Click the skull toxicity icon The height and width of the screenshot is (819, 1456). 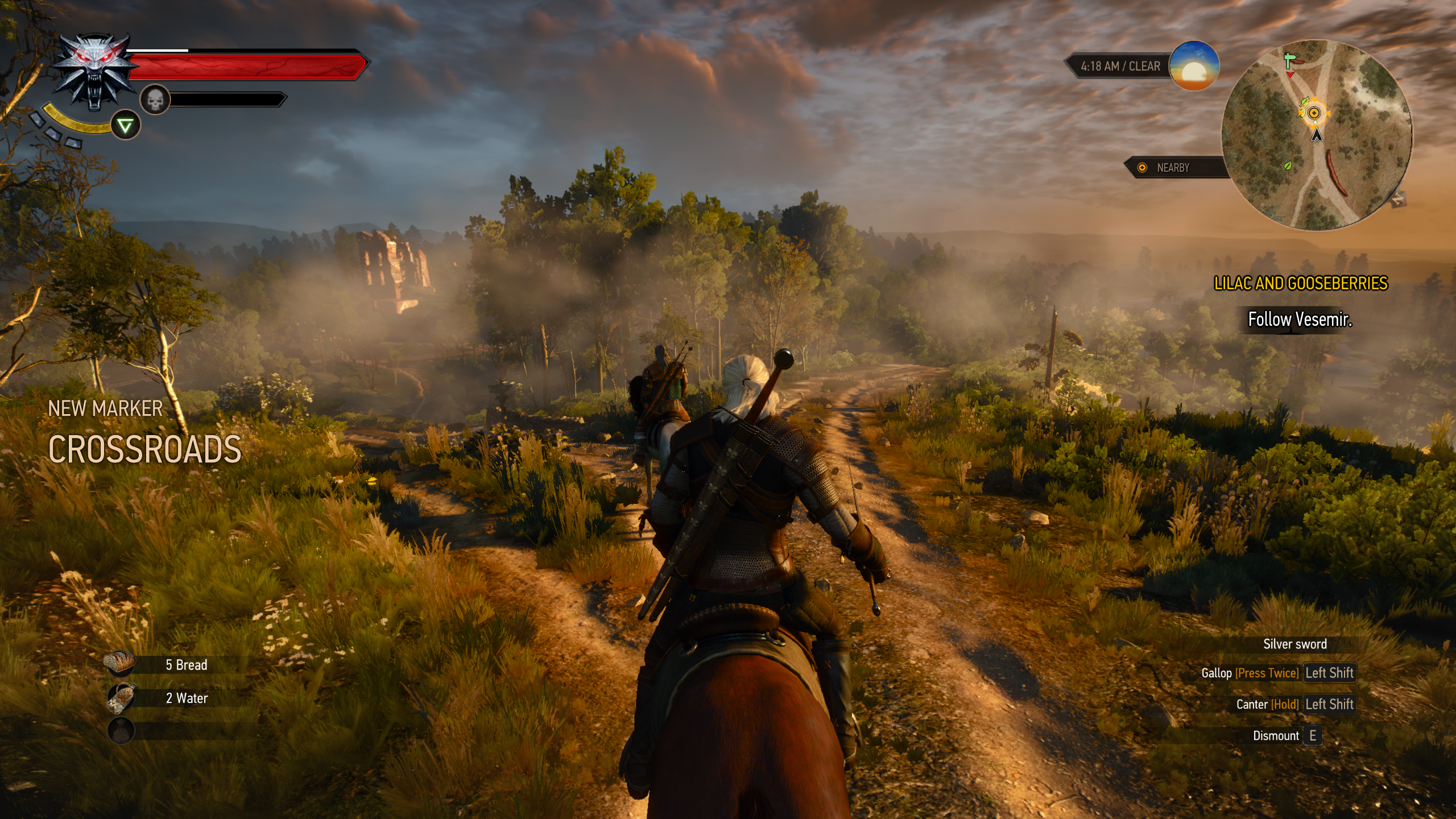tap(155, 100)
